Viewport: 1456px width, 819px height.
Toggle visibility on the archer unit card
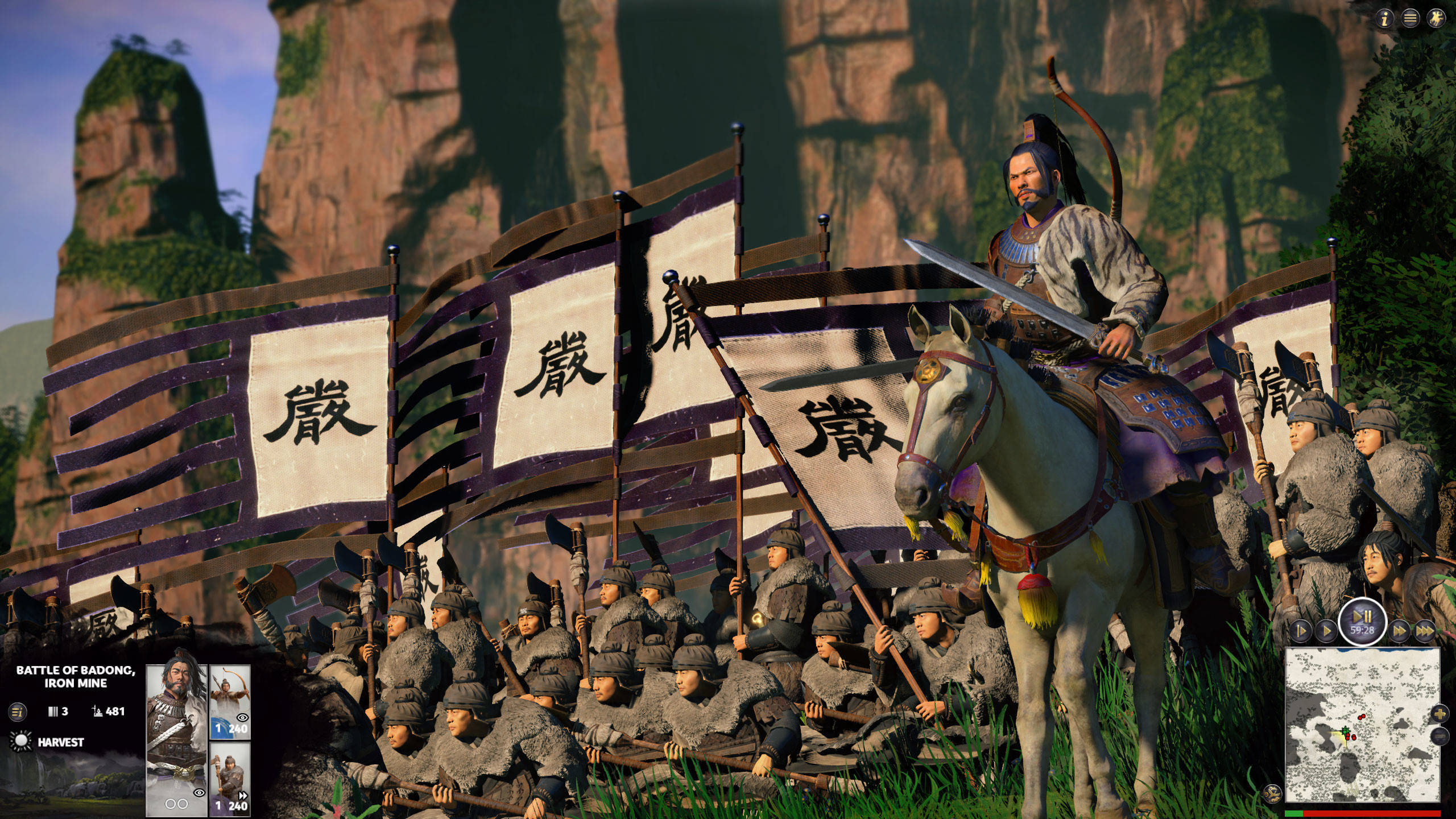(242, 717)
